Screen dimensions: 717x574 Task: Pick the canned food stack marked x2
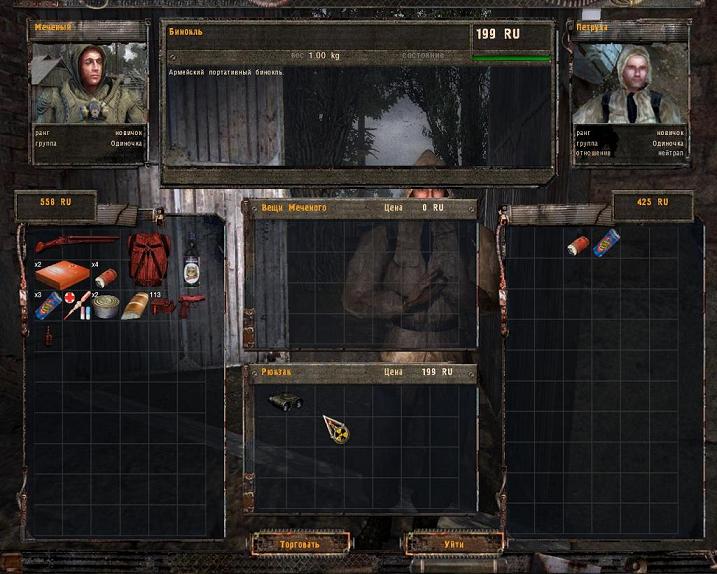pyautogui.click(x=105, y=306)
